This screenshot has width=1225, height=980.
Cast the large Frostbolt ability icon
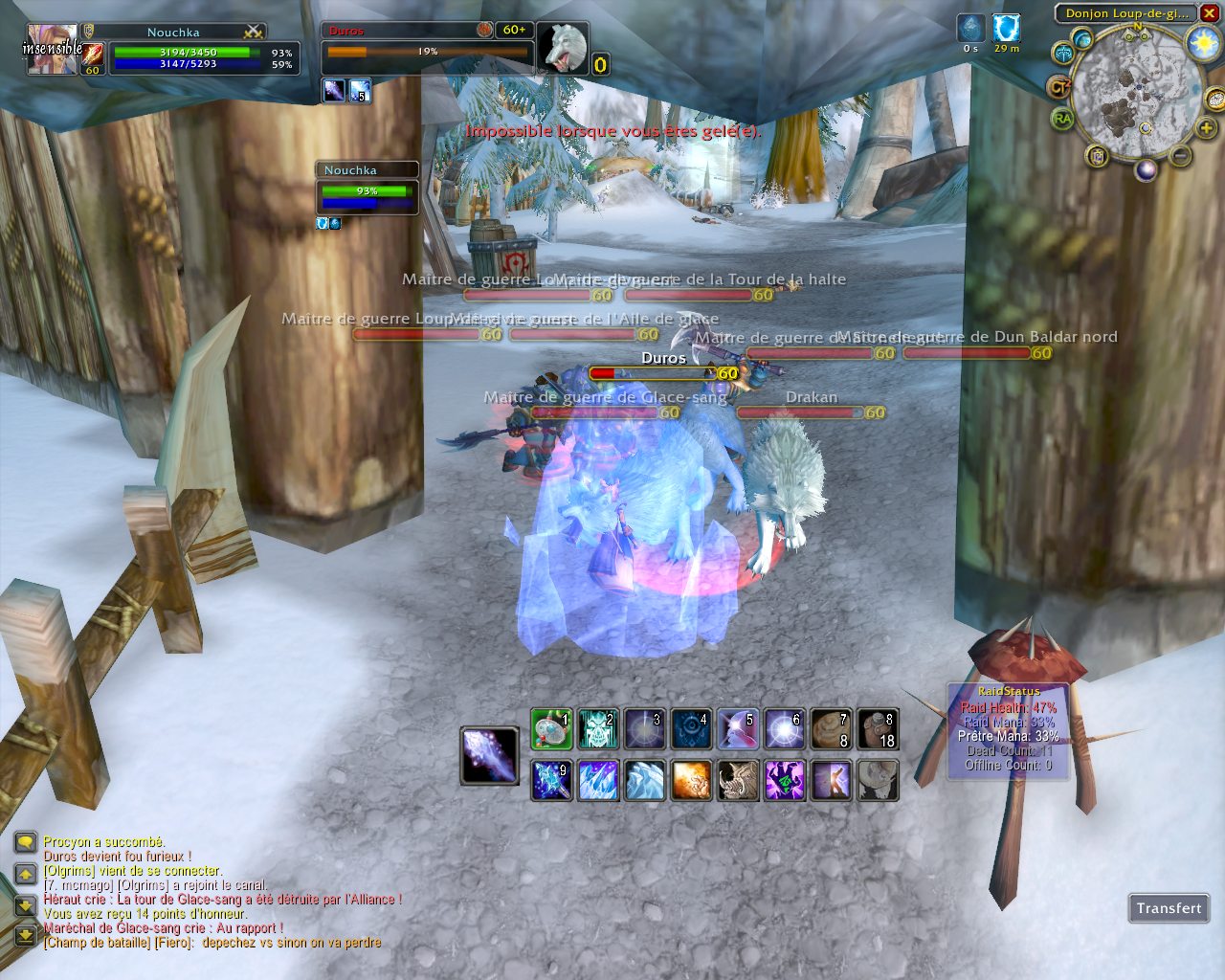click(490, 755)
